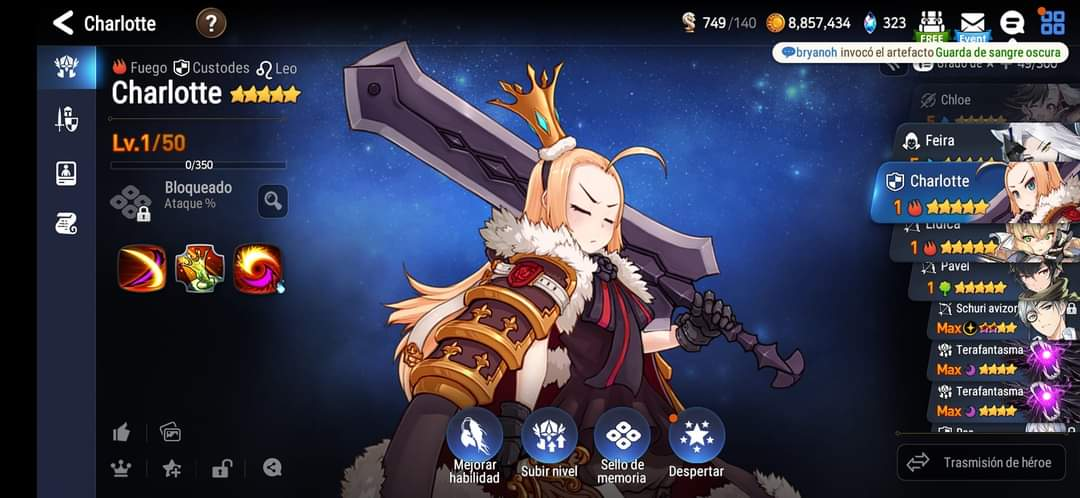Open the FREE gift shop icon

pyautogui.click(x=932, y=24)
